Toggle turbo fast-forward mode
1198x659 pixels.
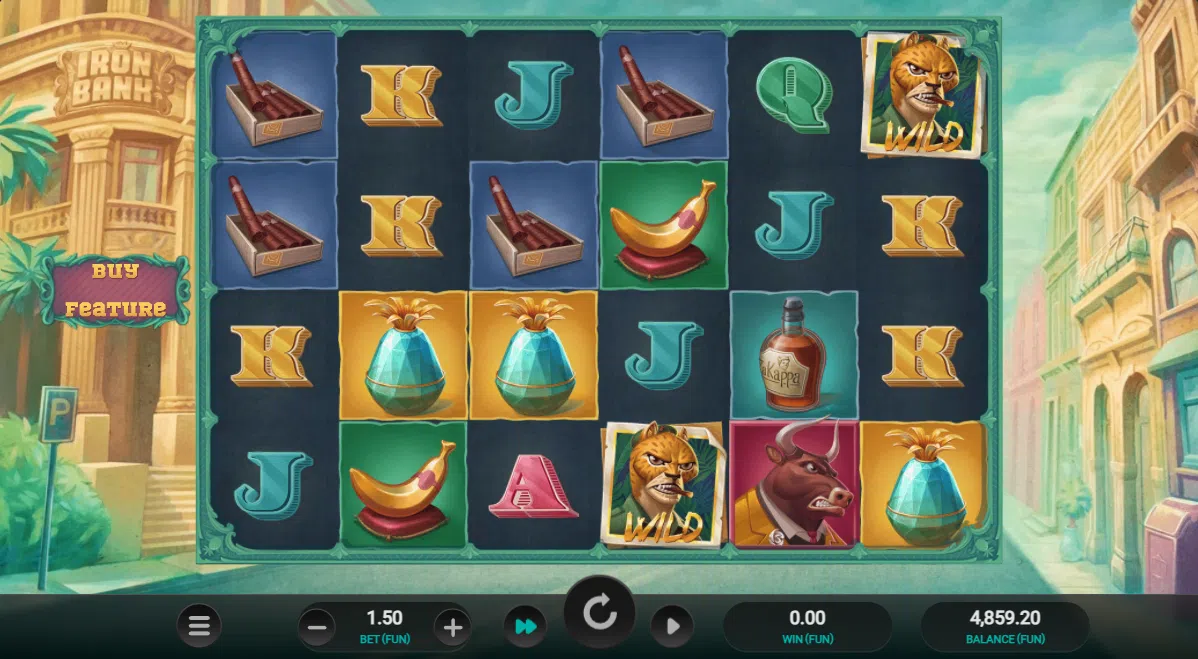click(x=525, y=627)
